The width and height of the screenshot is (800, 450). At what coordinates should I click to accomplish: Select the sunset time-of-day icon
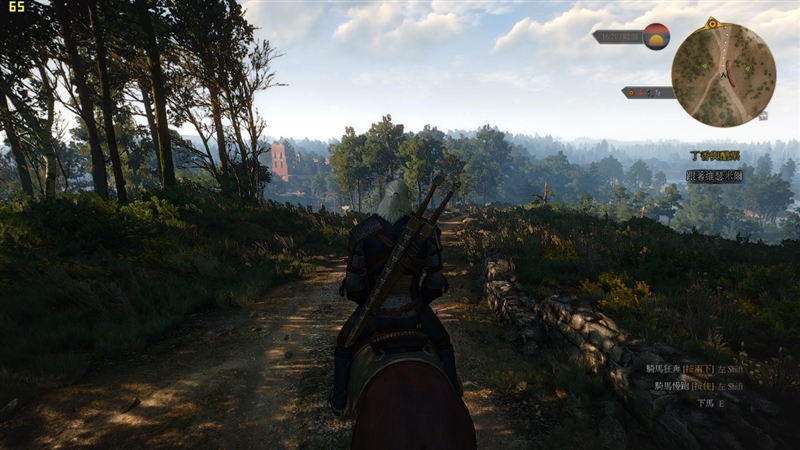pyautogui.click(x=656, y=36)
